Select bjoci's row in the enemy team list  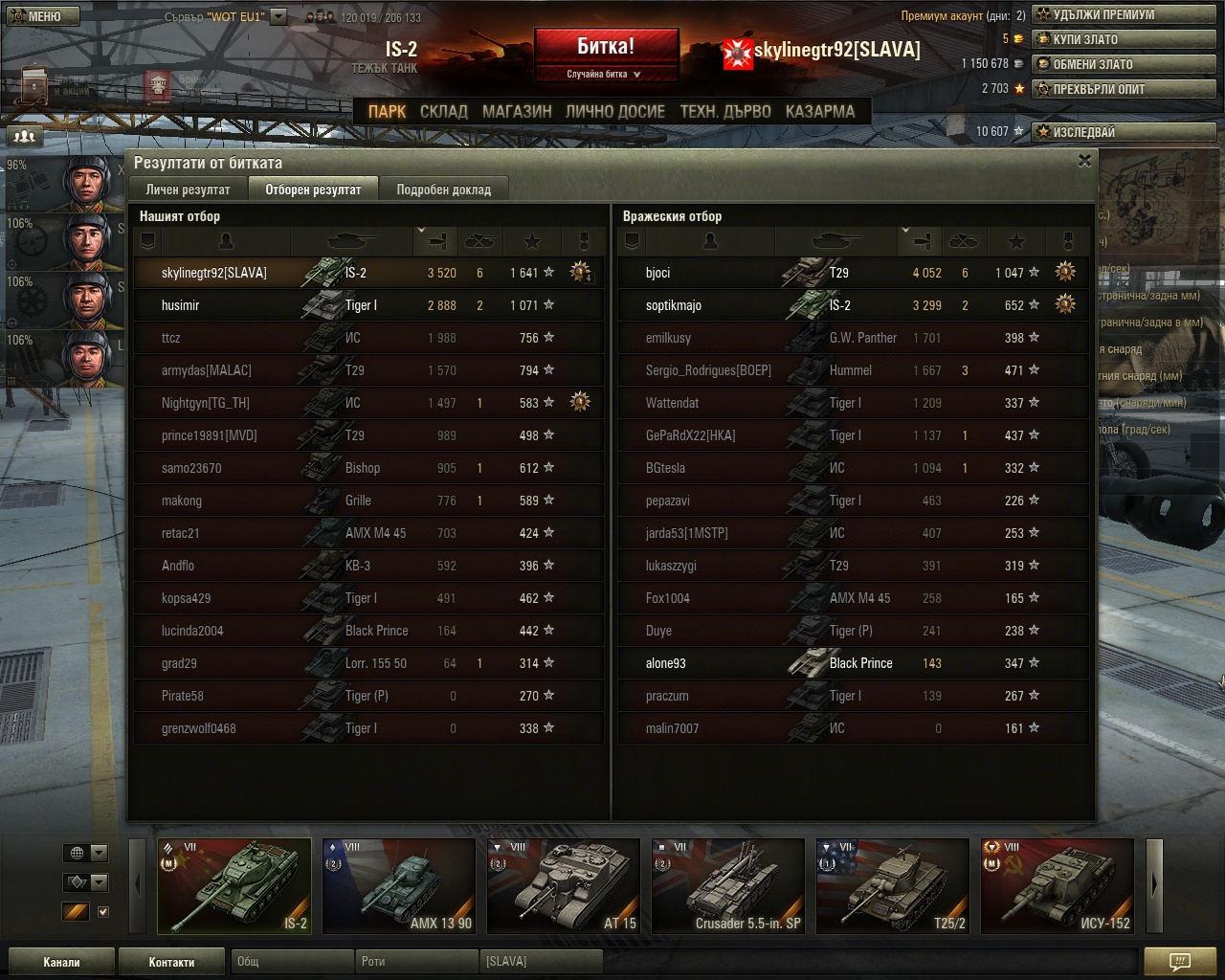852,273
